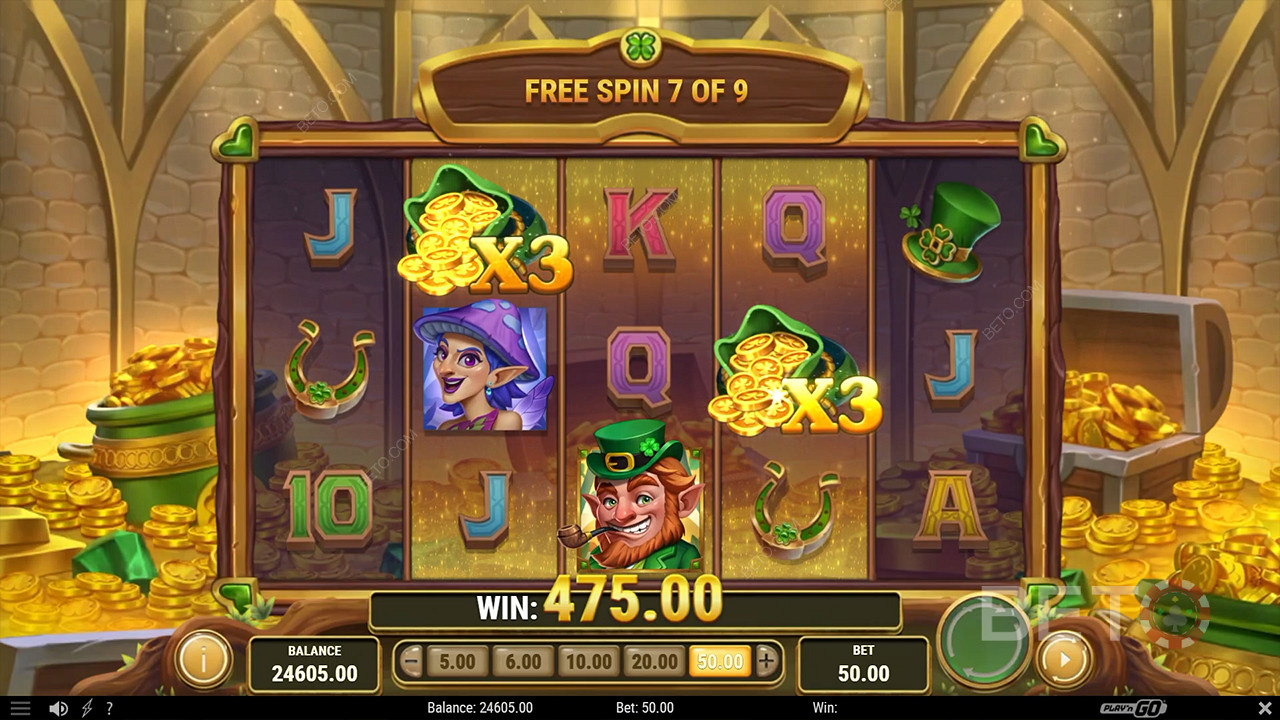The height and width of the screenshot is (720, 1280).
Task: Select the highlighted 50.00 bet
Action: pos(720,661)
